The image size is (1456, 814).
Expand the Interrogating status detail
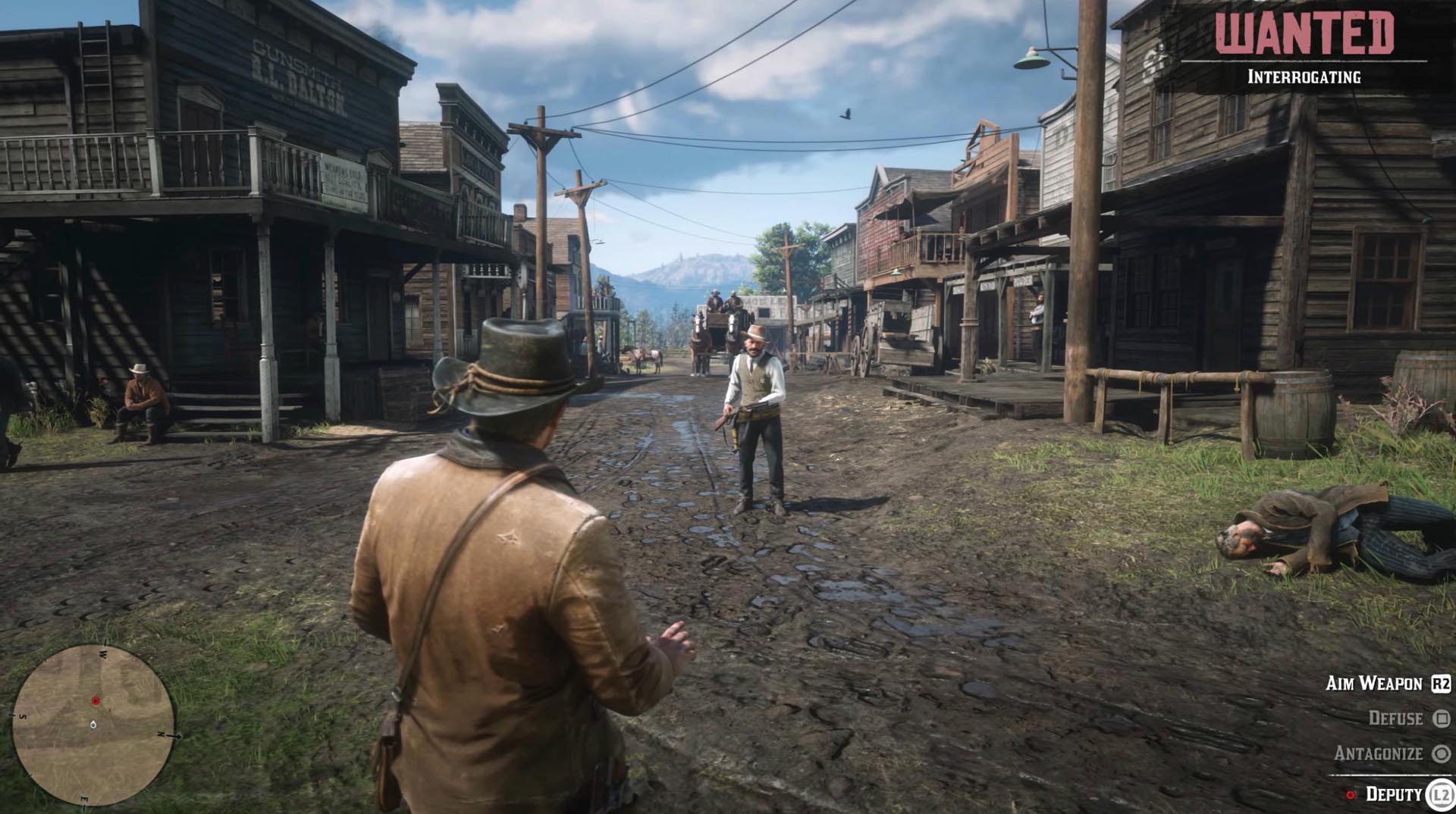click(1304, 75)
